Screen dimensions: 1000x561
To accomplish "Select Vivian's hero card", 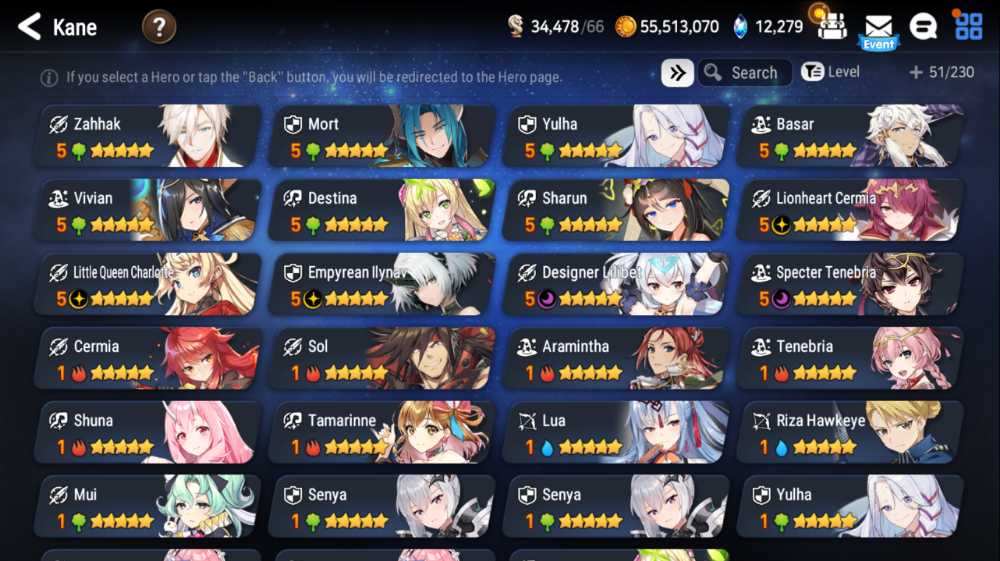I will click(x=148, y=210).
